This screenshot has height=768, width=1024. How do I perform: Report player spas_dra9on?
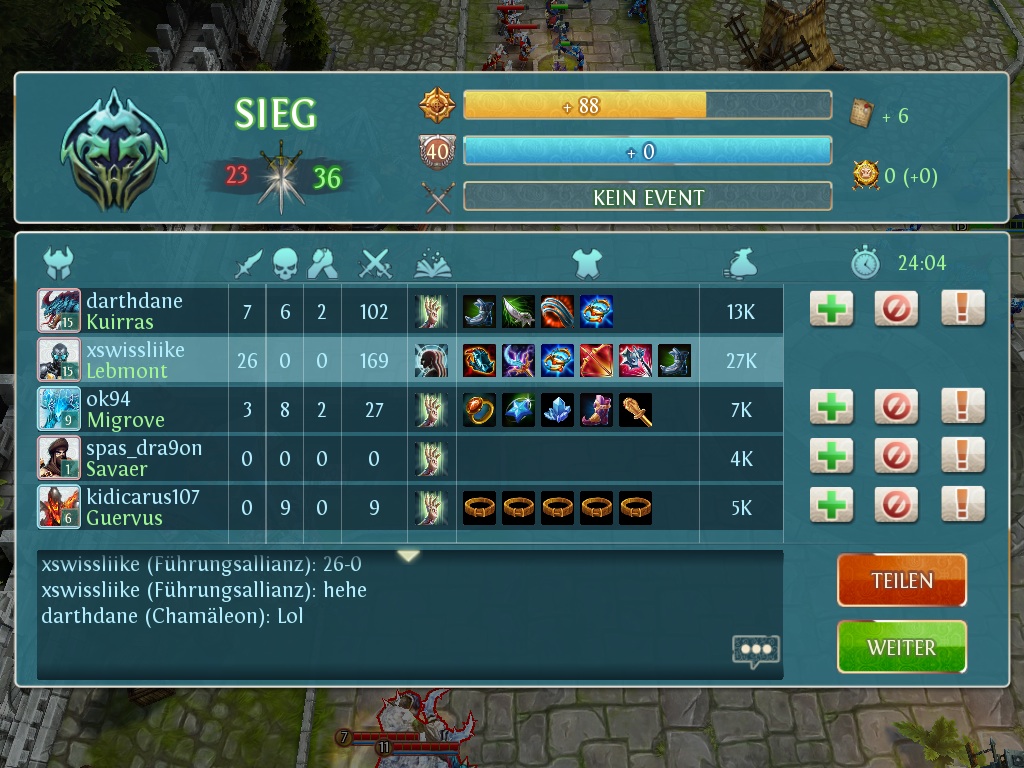tap(962, 456)
